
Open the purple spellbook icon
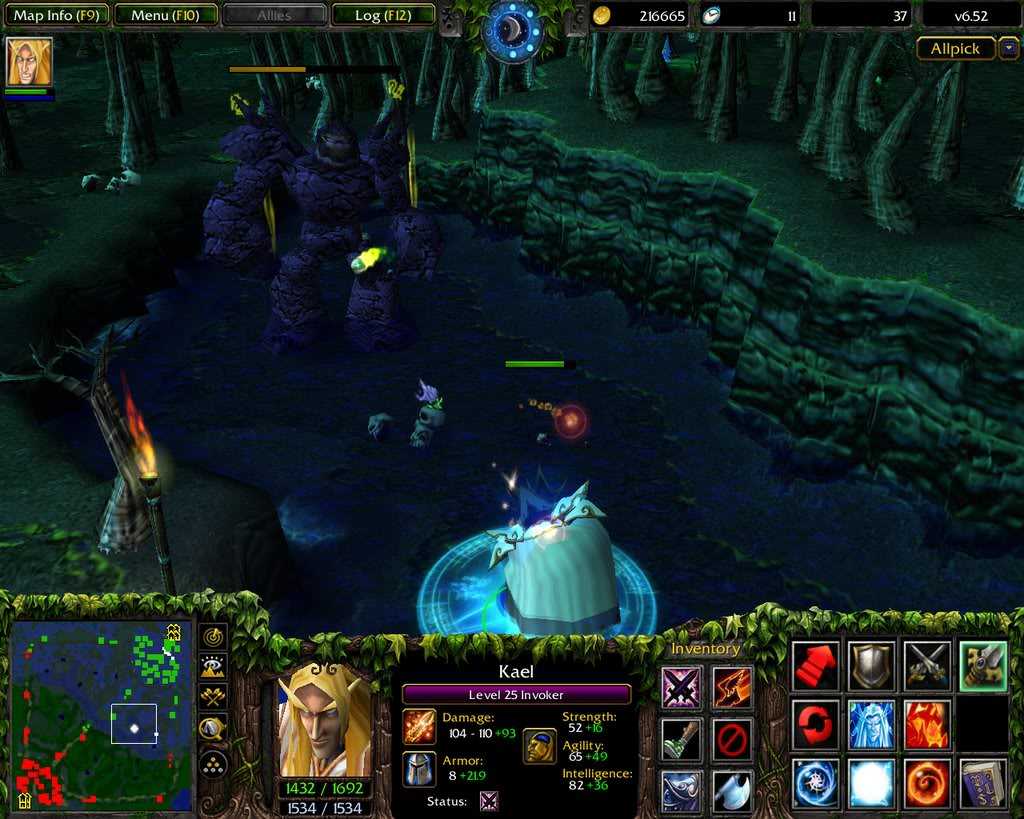(x=983, y=783)
